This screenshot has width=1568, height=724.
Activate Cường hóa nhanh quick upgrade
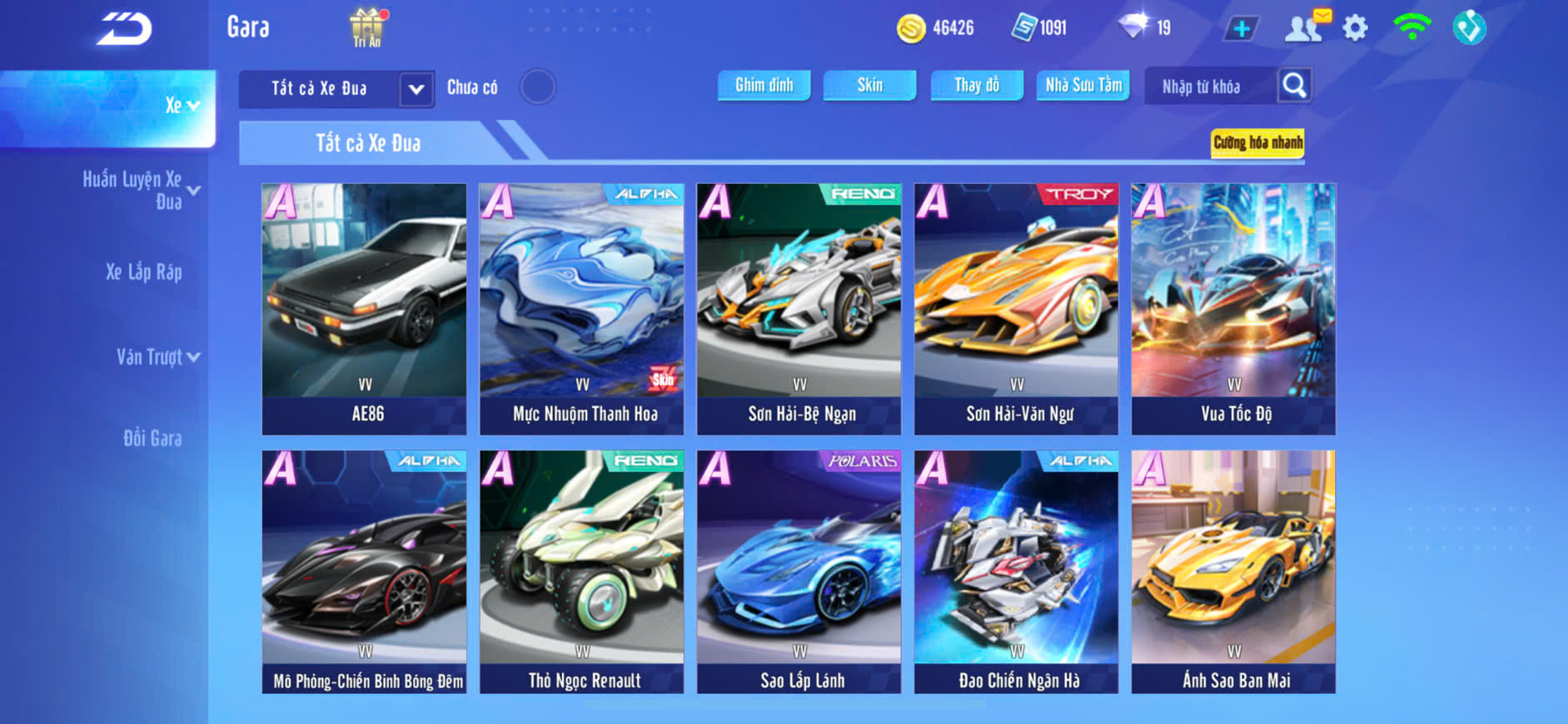point(1257,142)
